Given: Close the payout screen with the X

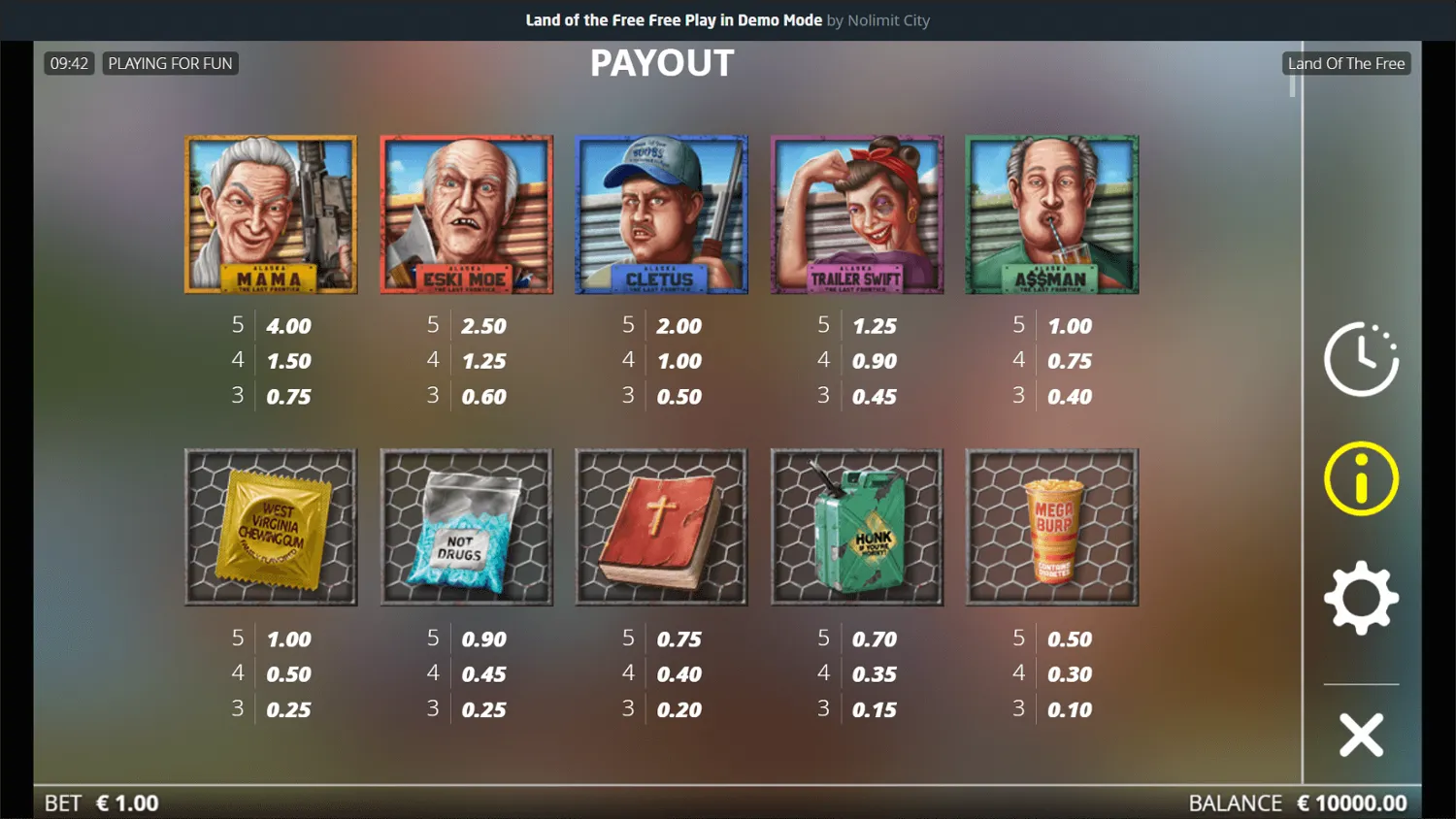Looking at the screenshot, I should point(1361,735).
